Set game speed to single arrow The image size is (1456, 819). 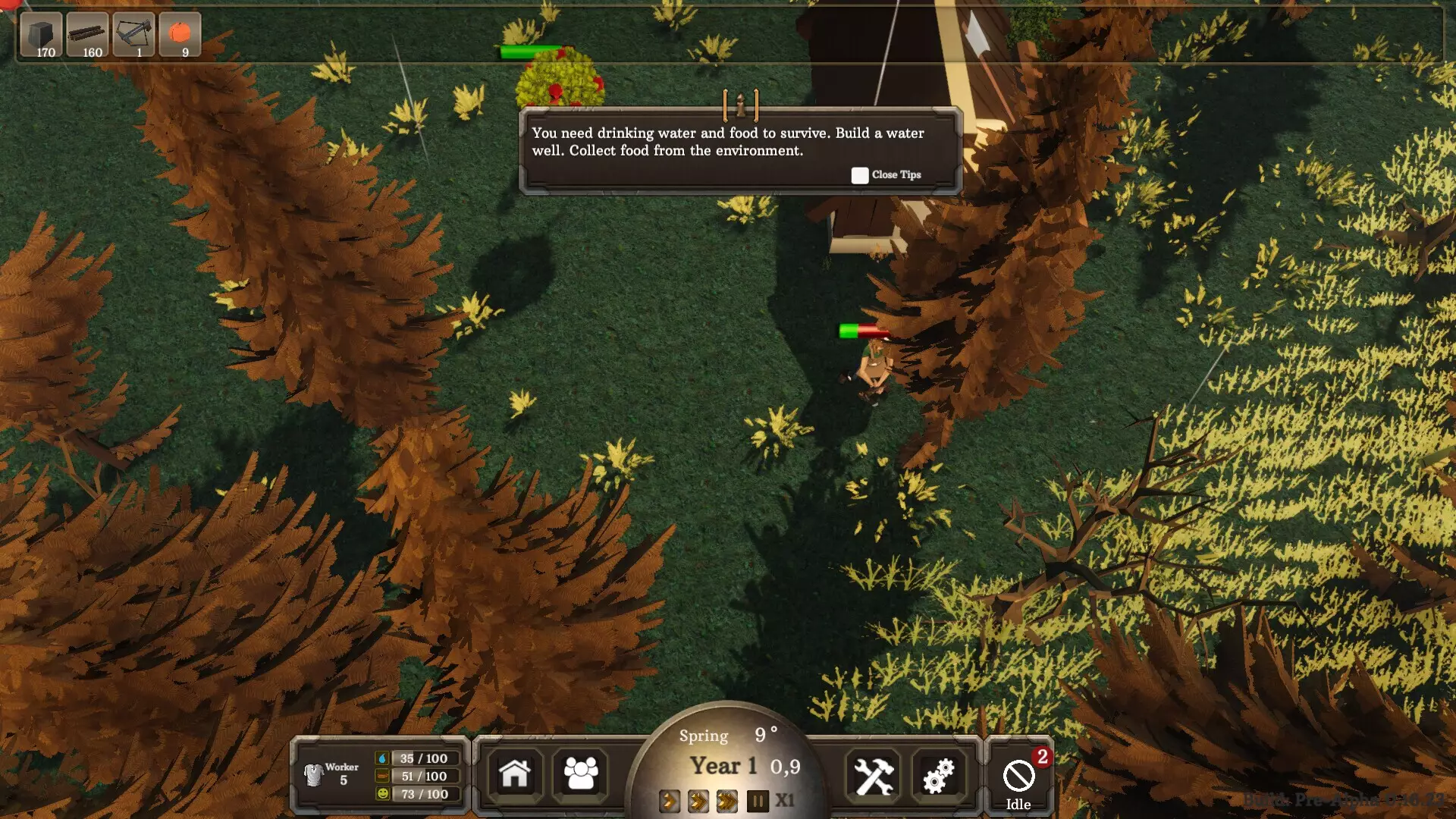tap(670, 801)
